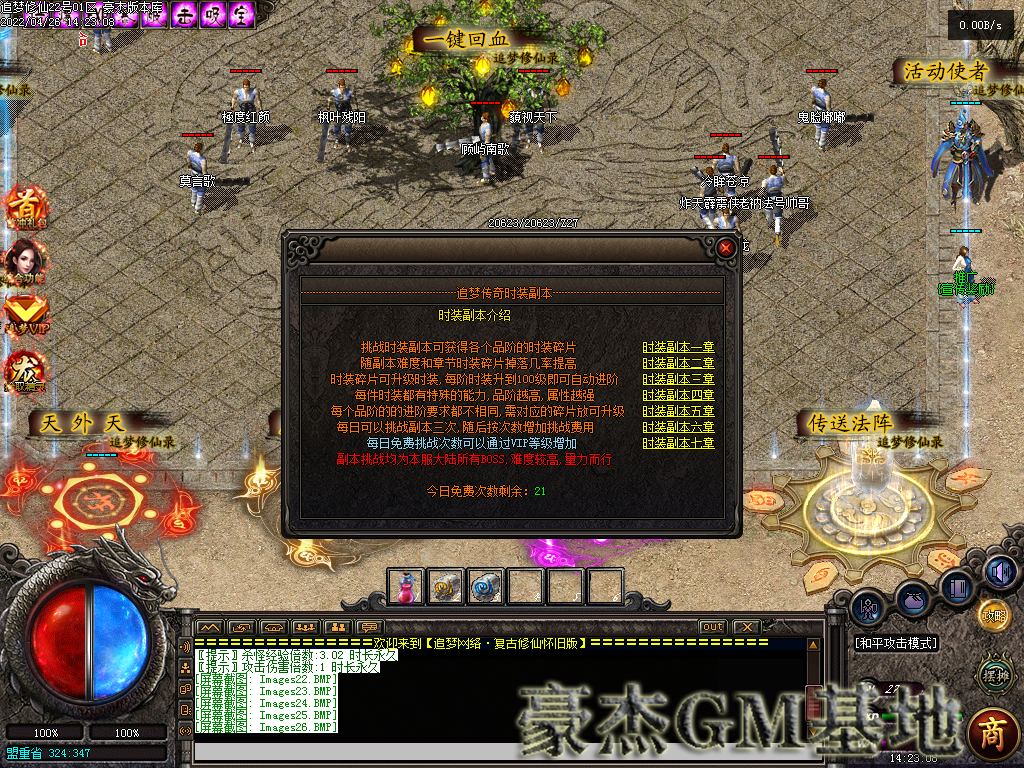This screenshot has width=1024, height=768.
Task: Close the 时装副本 dialog window
Action: pyautogui.click(x=727, y=247)
